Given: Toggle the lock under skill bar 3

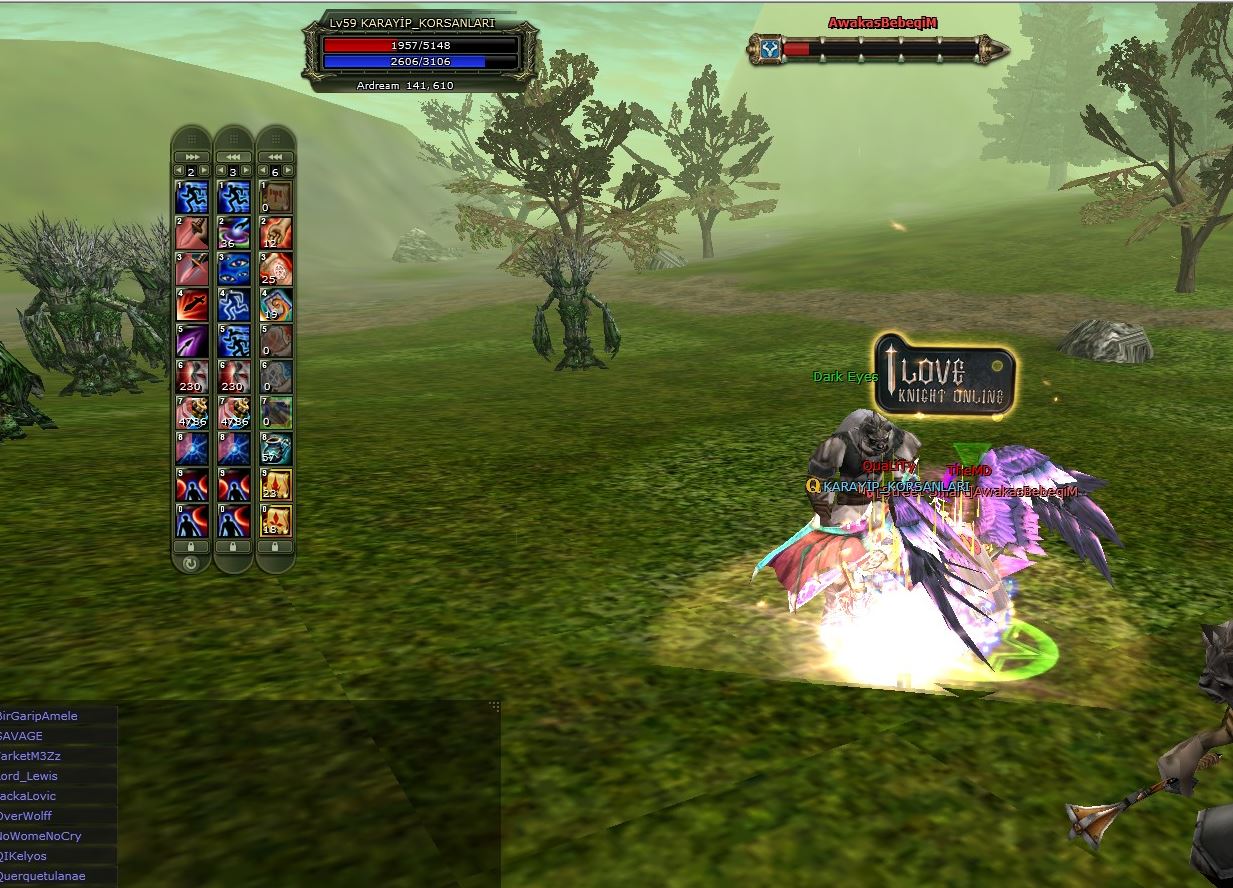Looking at the screenshot, I should pos(233,547).
